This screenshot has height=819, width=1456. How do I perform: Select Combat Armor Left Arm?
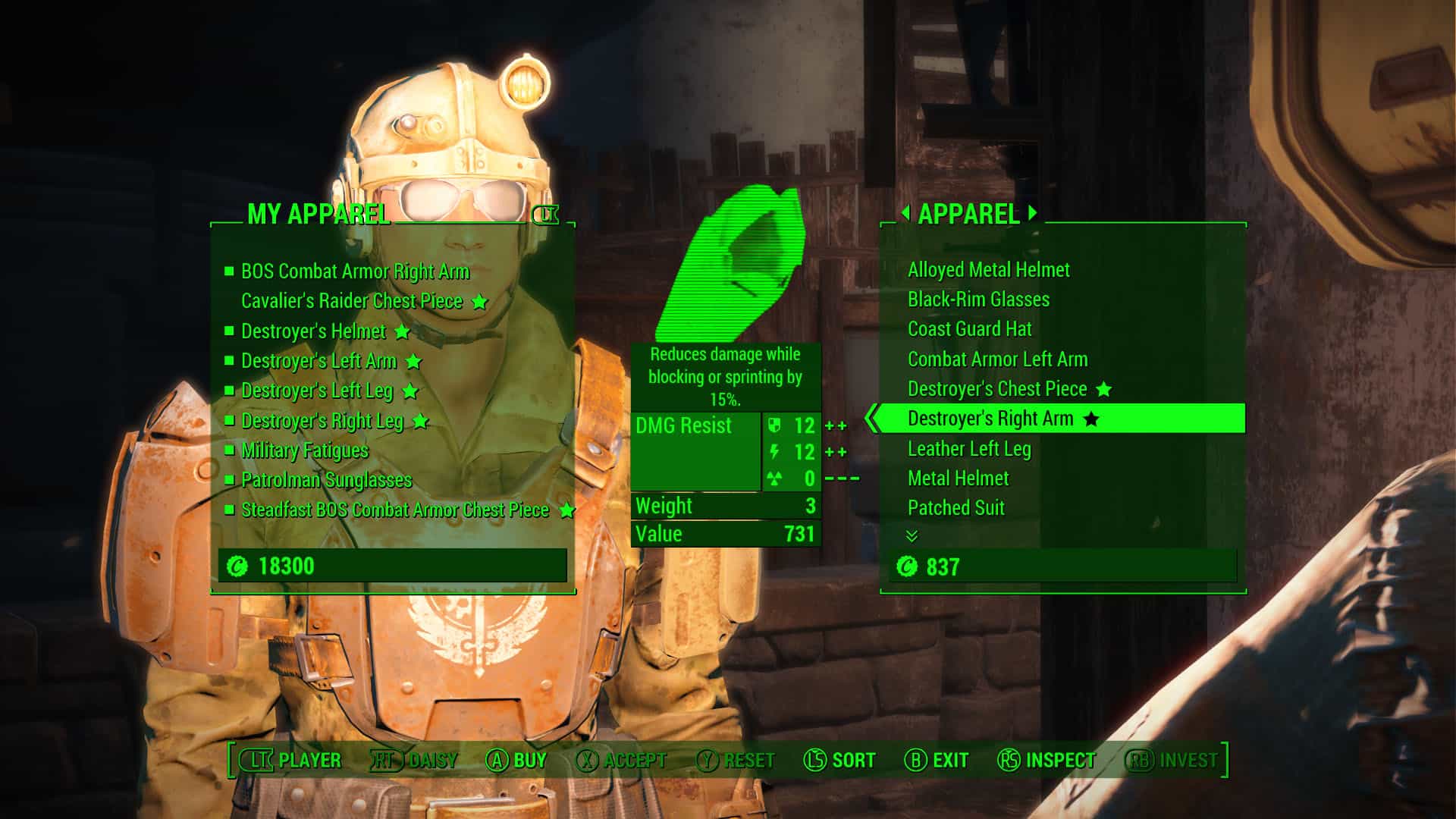coord(997,359)
